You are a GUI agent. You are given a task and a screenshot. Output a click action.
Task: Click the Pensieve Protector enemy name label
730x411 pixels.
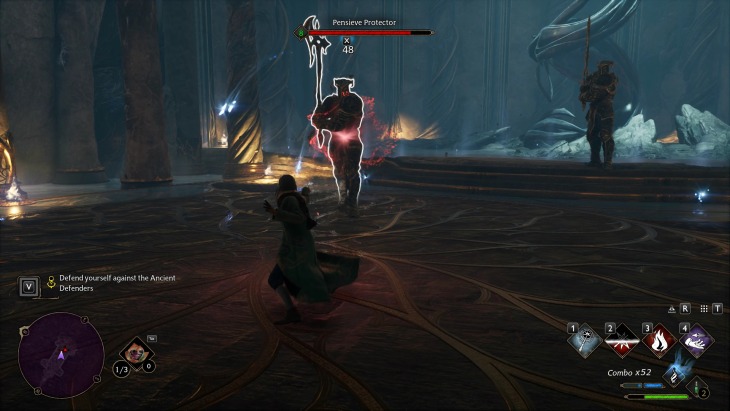(x=364, y=21)
